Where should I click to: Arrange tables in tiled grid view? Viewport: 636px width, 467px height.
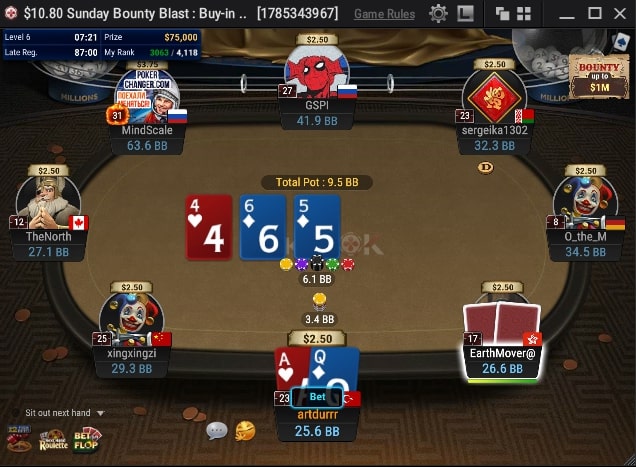tap(525, 14)
